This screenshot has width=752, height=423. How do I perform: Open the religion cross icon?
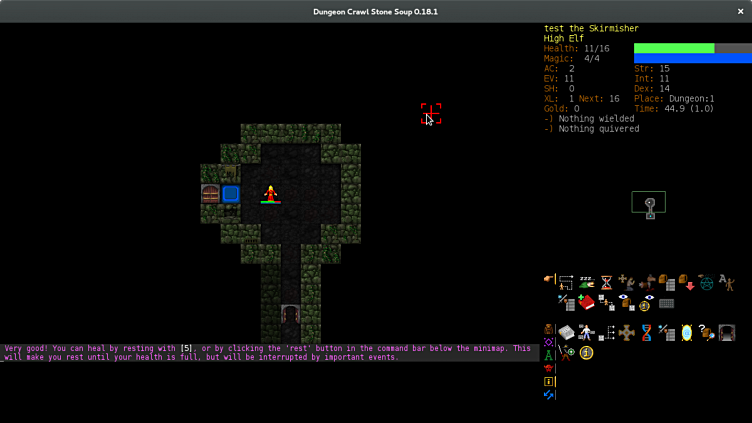pyautogui.click(x=626, y=333)
